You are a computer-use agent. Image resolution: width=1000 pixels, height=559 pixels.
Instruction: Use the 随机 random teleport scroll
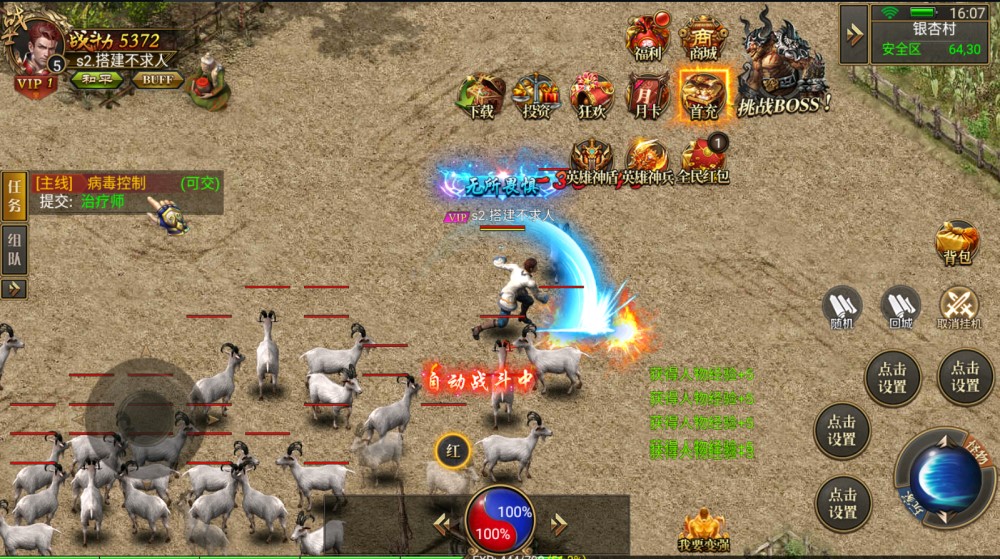coord(842,305)
